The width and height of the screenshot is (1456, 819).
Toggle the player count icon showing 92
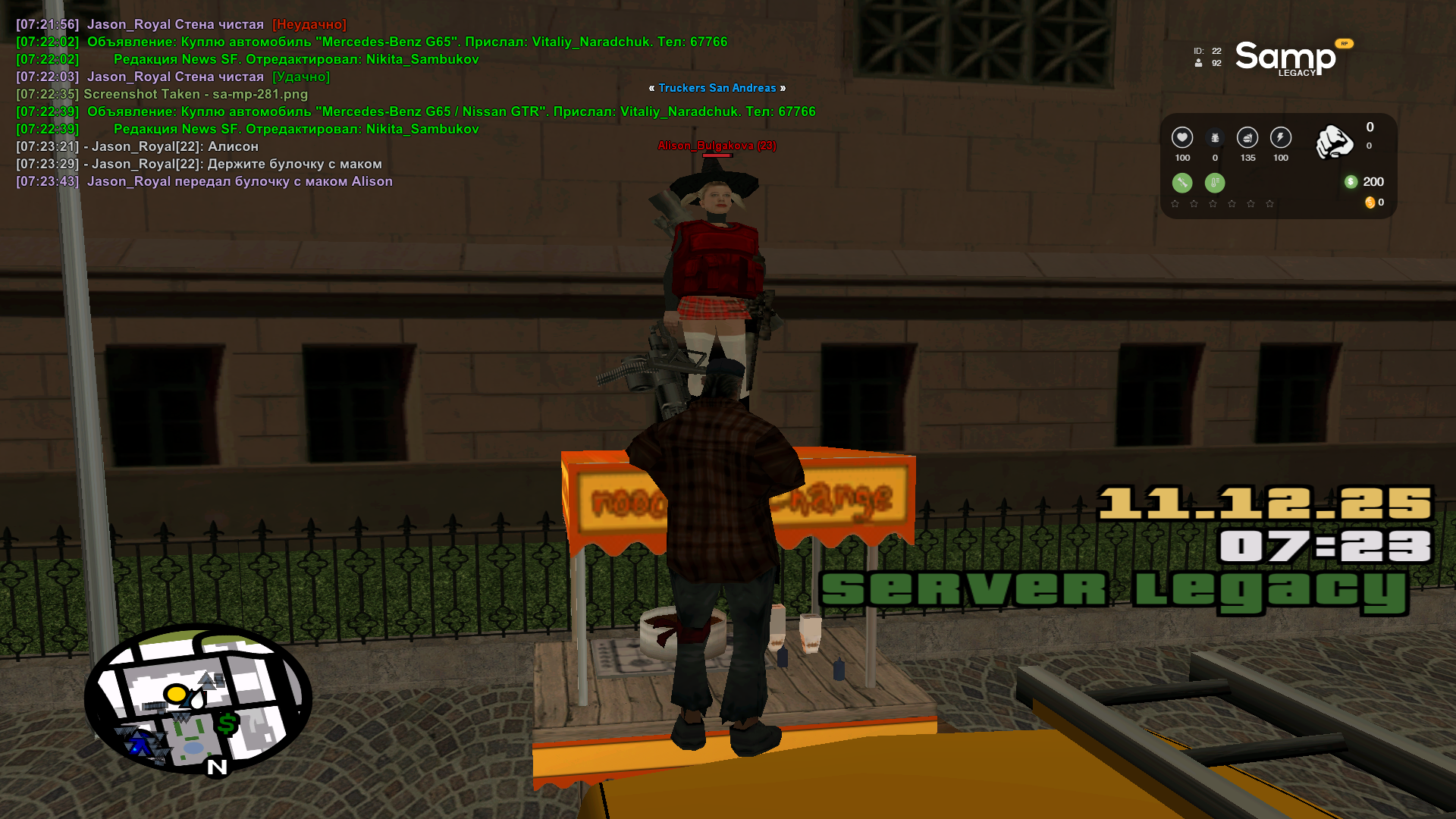1198,64
